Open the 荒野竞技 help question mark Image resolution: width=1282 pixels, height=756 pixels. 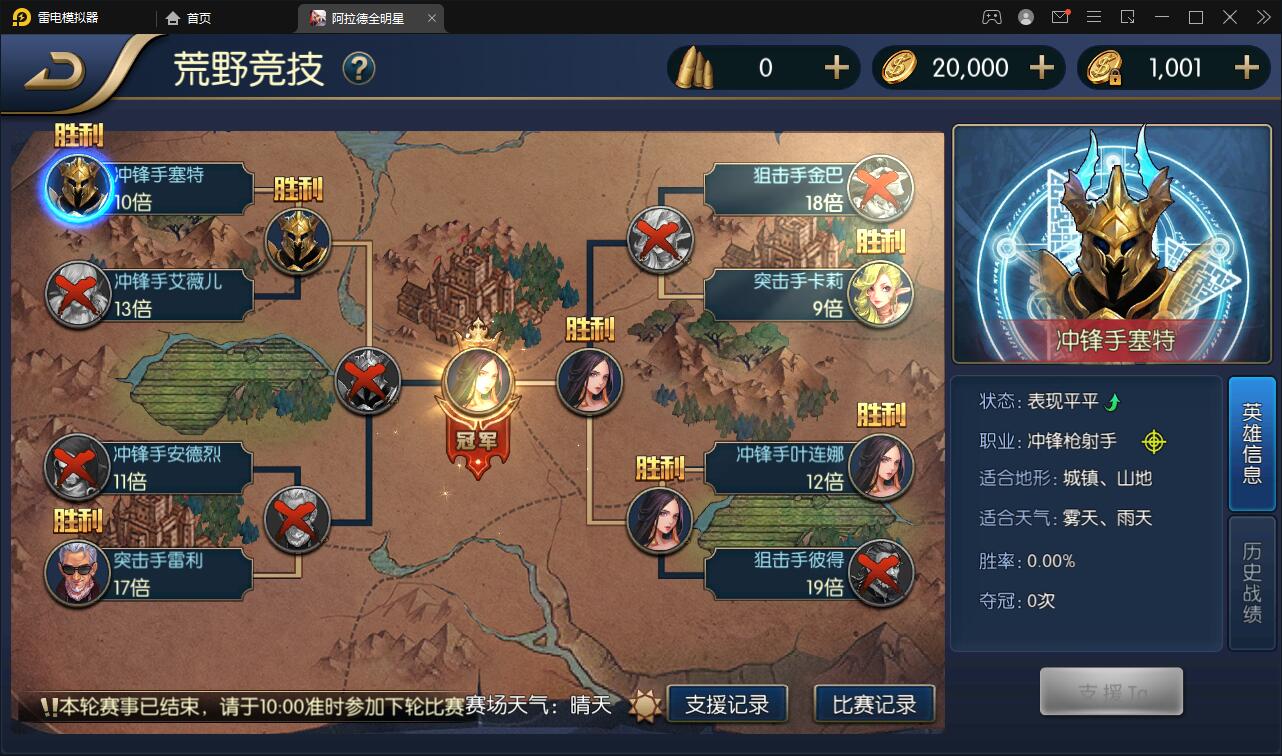357,70
